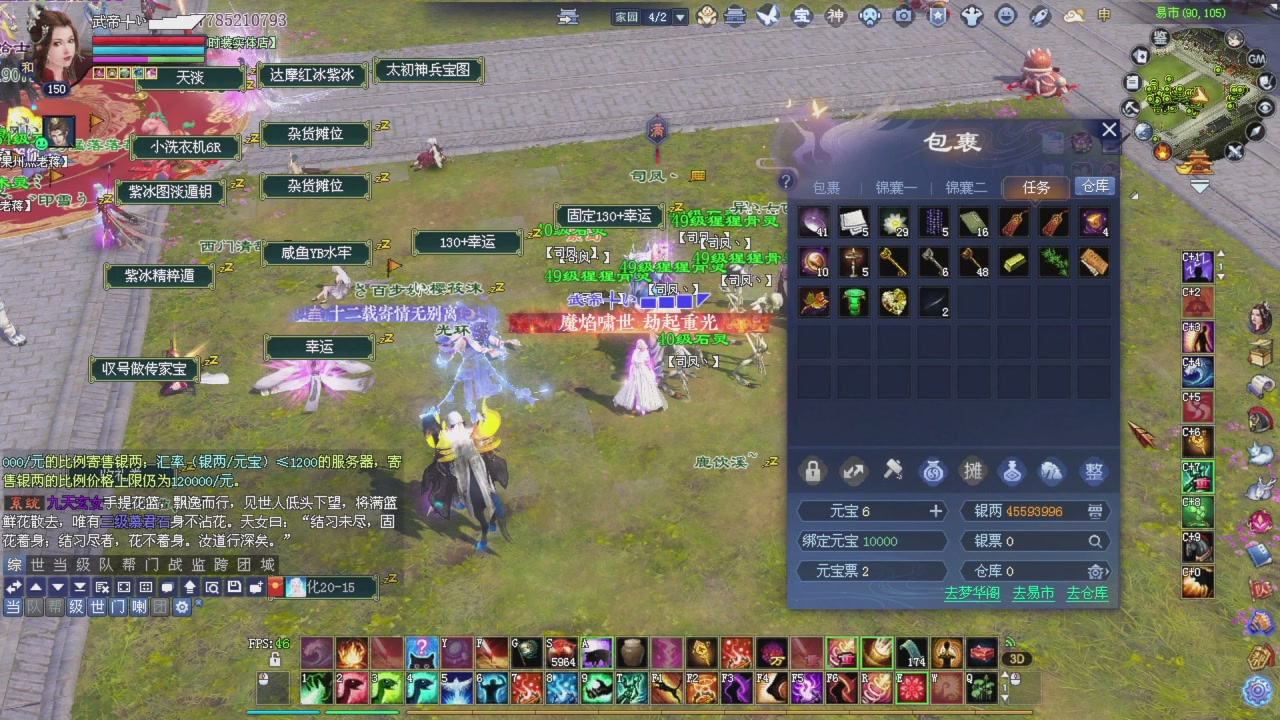The width and height of the screenshot is (1280, 720).
Task: Switch to the 仓库 tab in the bag panel
Action: tap(1094, 186)
